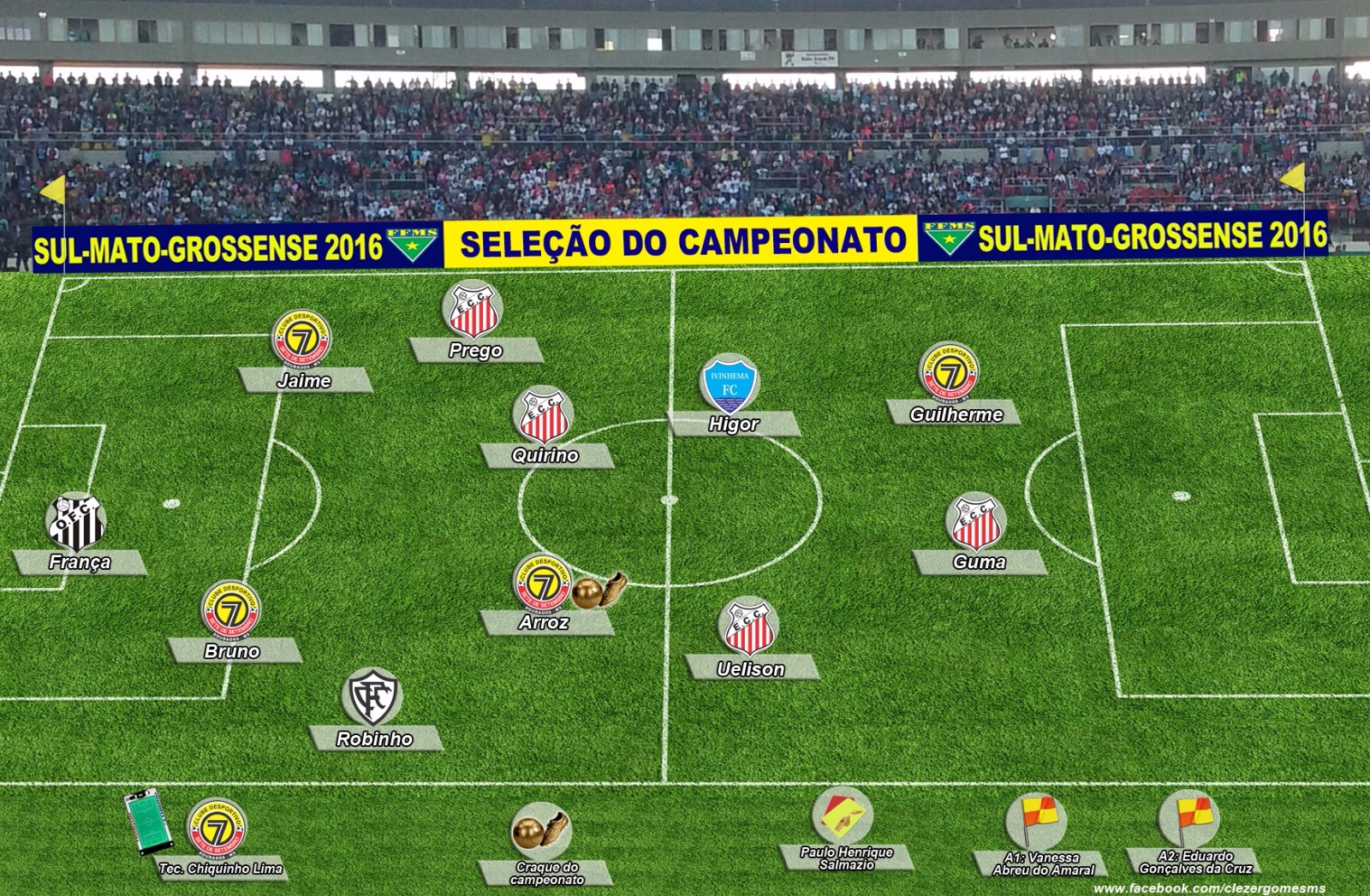
Task: Select goalkeeper França's name plate
Action: 80,562
